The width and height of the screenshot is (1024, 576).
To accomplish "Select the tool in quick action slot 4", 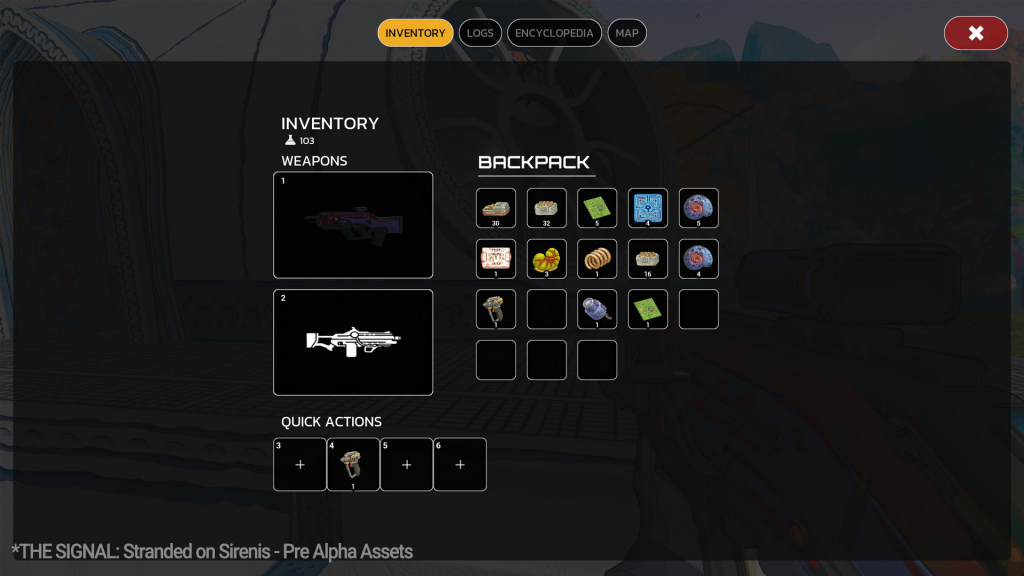I will pyautogui.click(x=353, y=464).
